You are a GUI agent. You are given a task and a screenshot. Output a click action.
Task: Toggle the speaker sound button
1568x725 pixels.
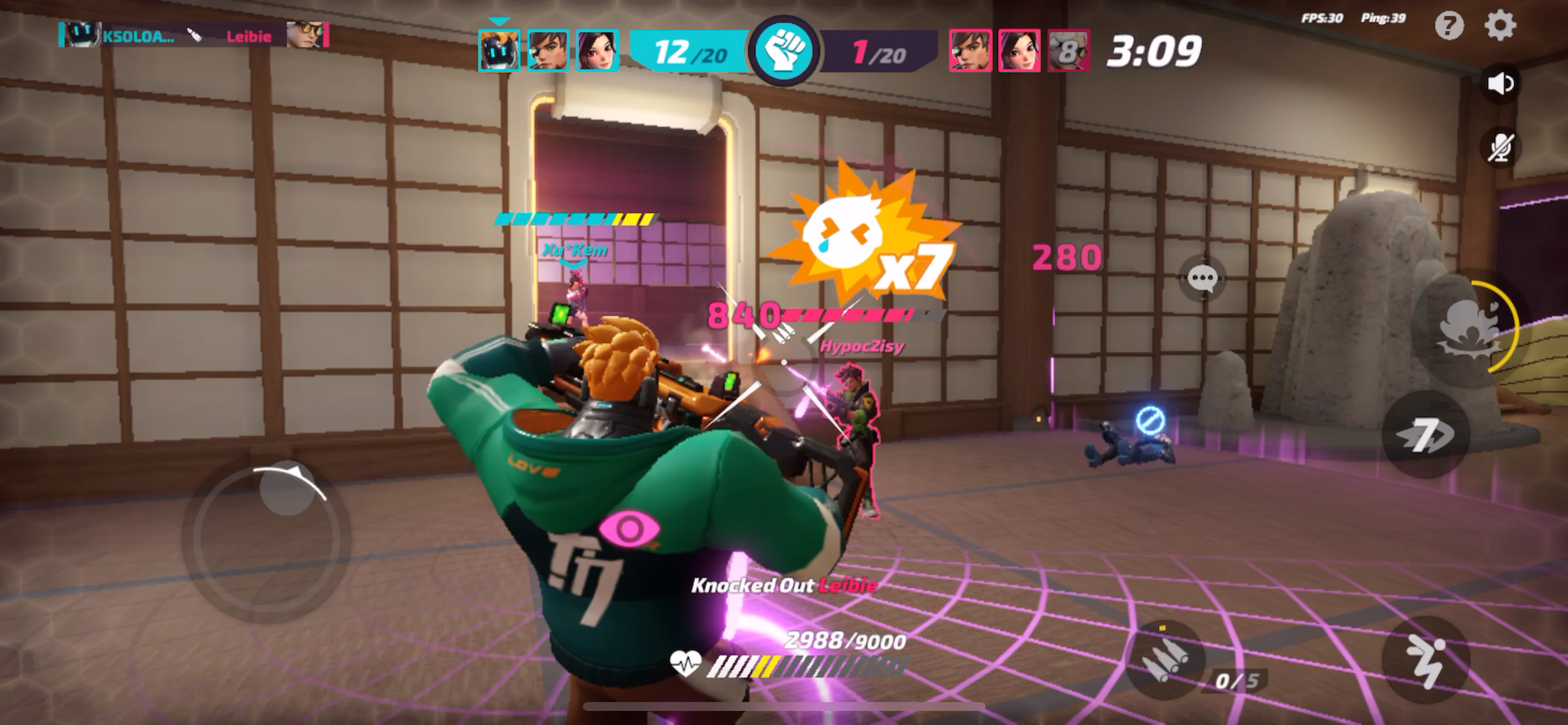1500,84
